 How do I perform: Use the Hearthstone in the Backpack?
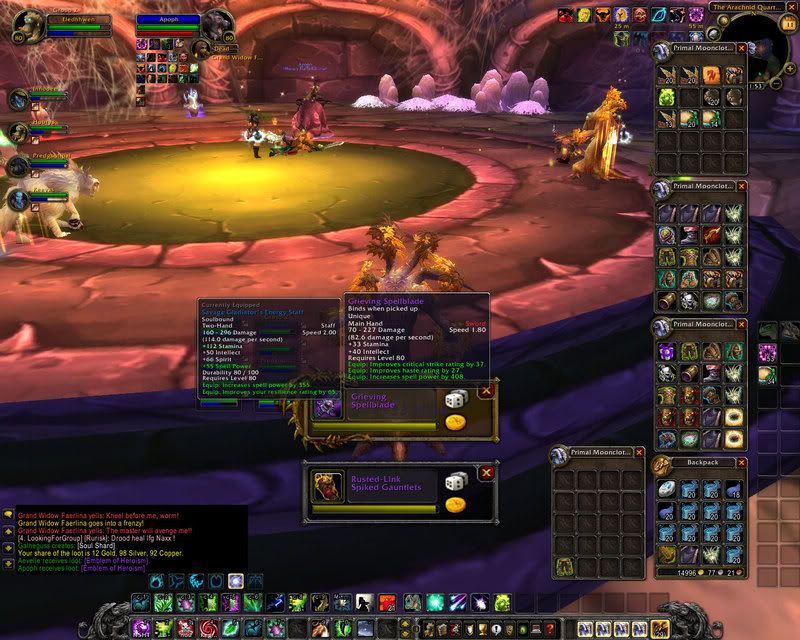(x=666, y=488)
